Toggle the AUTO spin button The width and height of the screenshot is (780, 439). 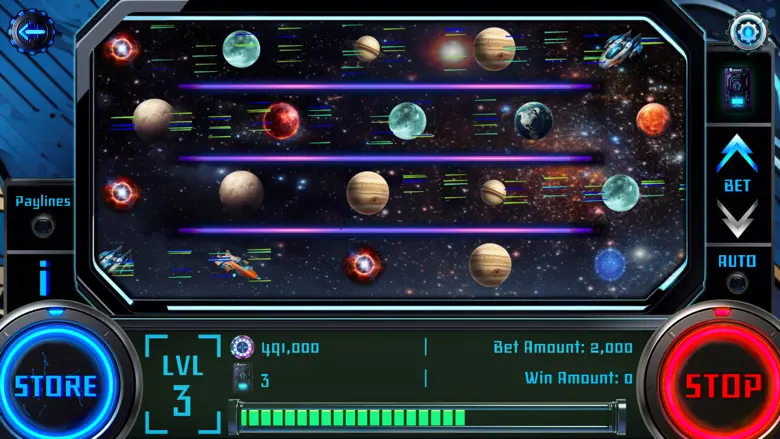[738, 282]
